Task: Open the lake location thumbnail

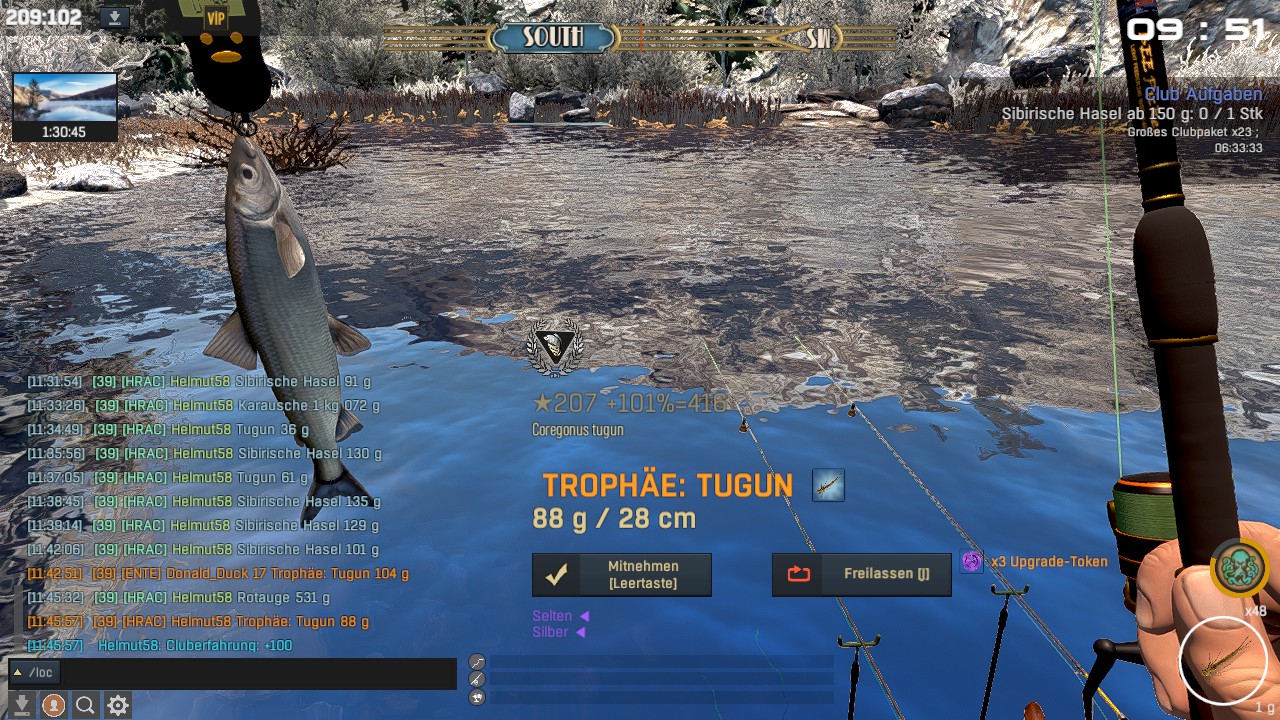Action: (65, 97)
